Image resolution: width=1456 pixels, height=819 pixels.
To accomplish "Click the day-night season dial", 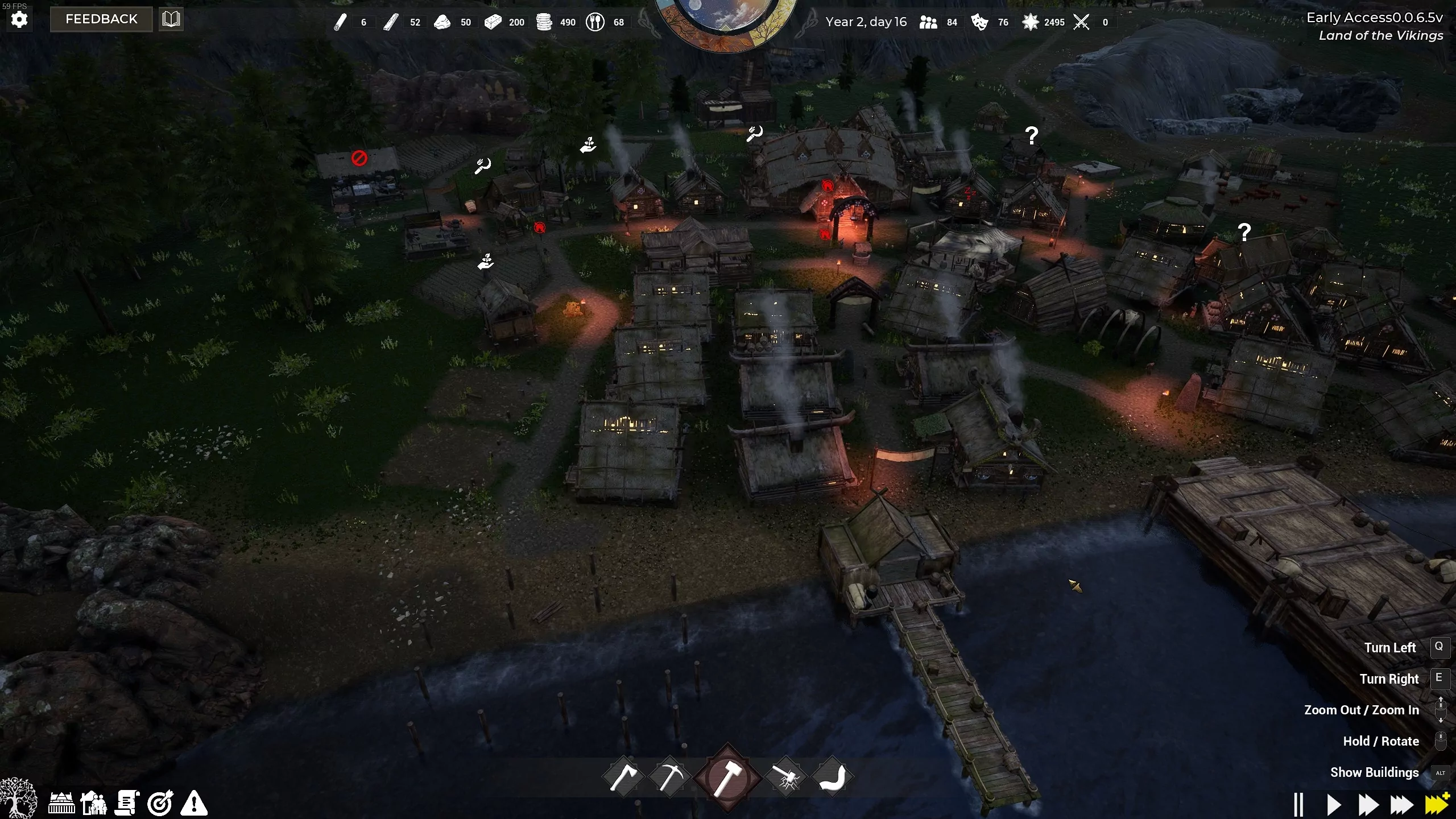I will (x=726, y=20).
